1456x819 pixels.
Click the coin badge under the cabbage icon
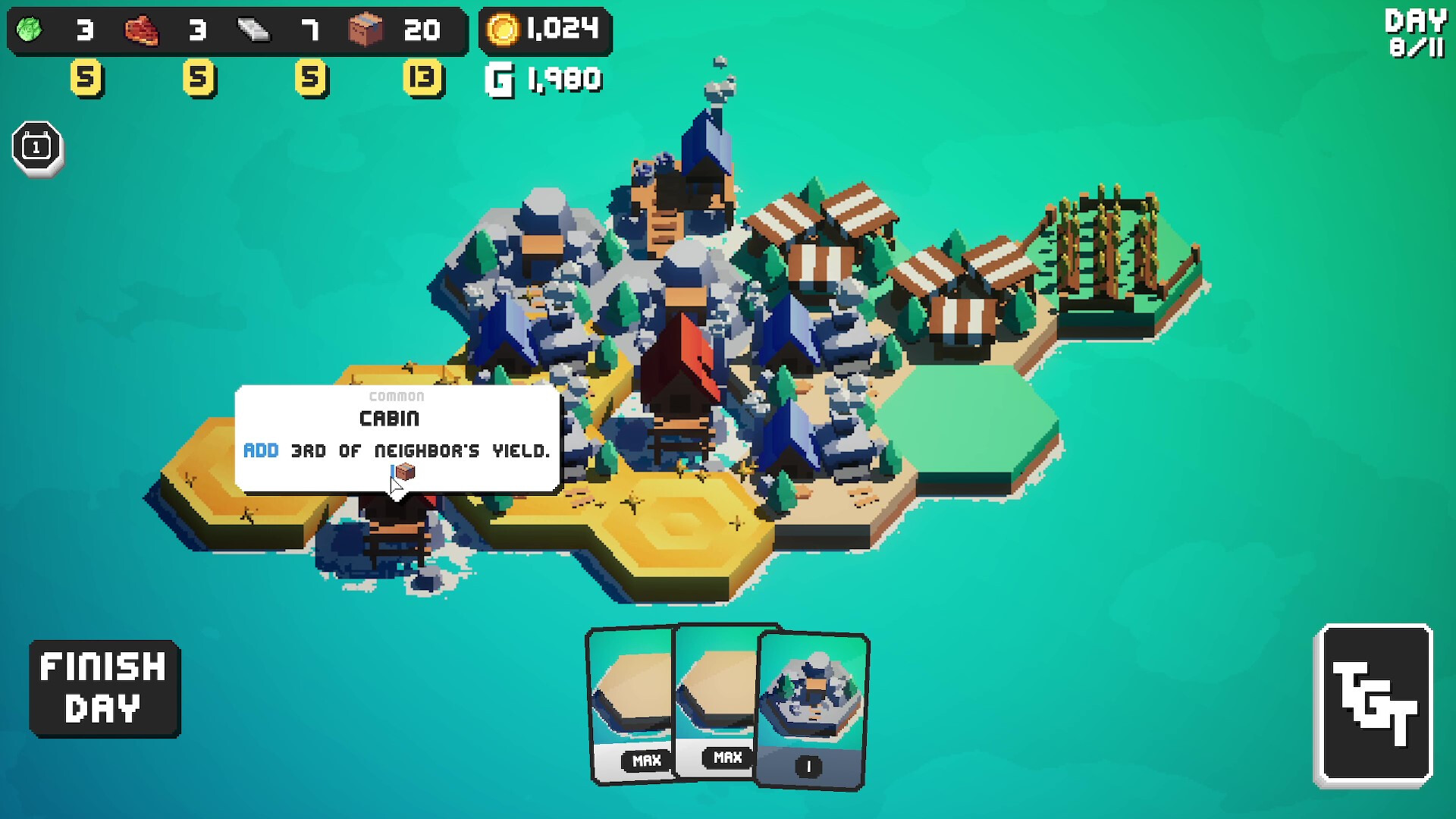(86, 78)
